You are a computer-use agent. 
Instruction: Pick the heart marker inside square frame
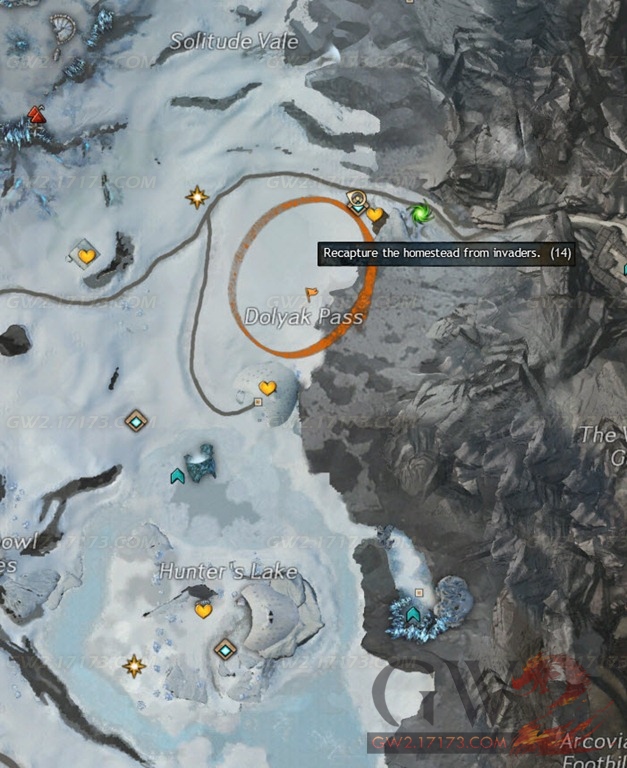[x=86, y=256]
